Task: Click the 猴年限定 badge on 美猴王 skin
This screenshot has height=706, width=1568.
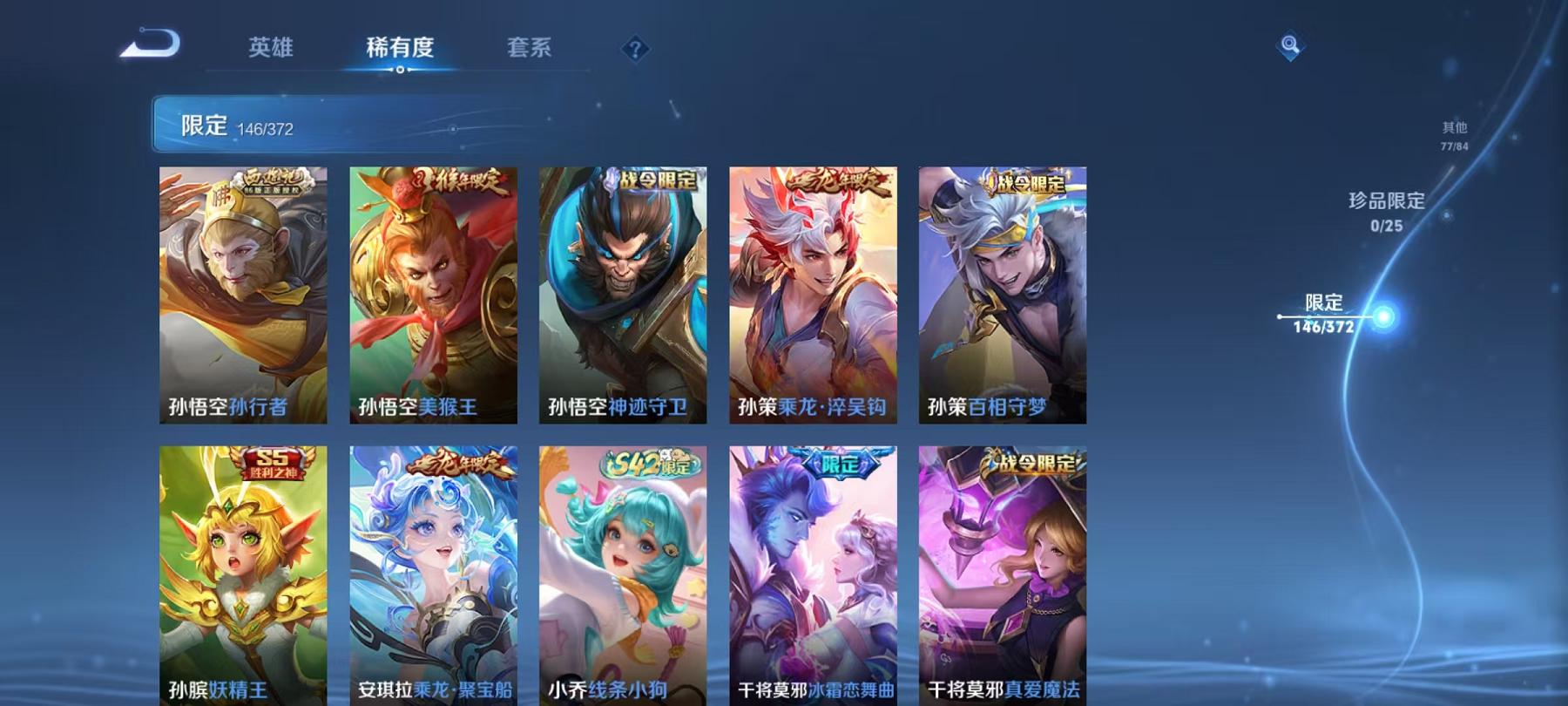Action: (x=460, y=180)
